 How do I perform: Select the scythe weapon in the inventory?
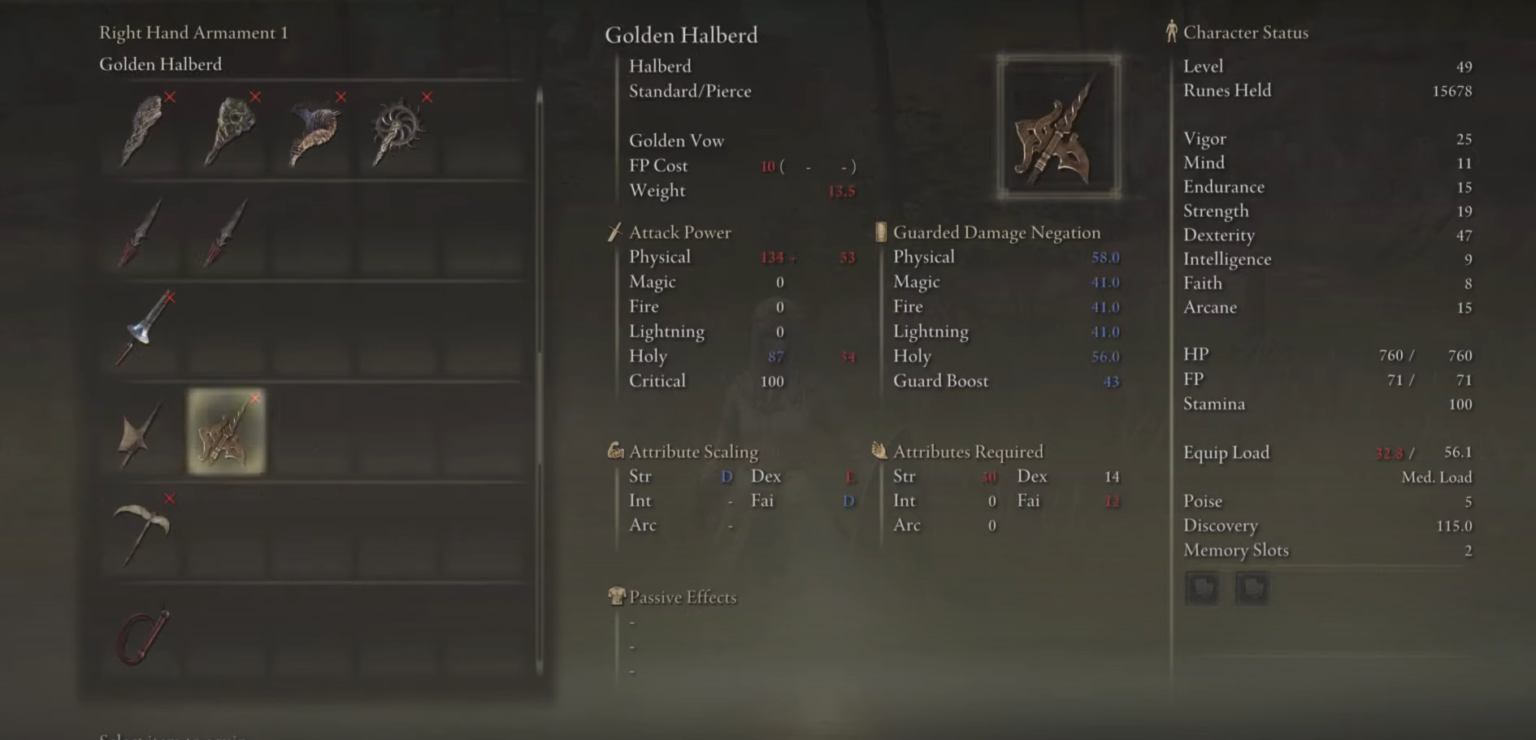point(143,535)
